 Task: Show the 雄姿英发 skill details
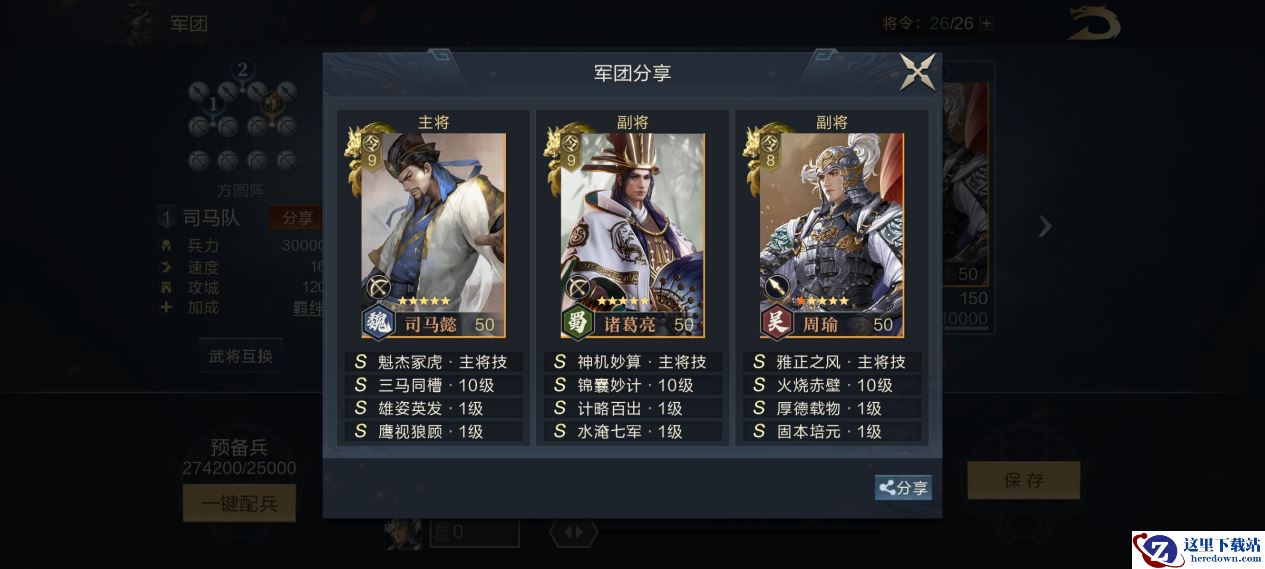coord(433,408)
